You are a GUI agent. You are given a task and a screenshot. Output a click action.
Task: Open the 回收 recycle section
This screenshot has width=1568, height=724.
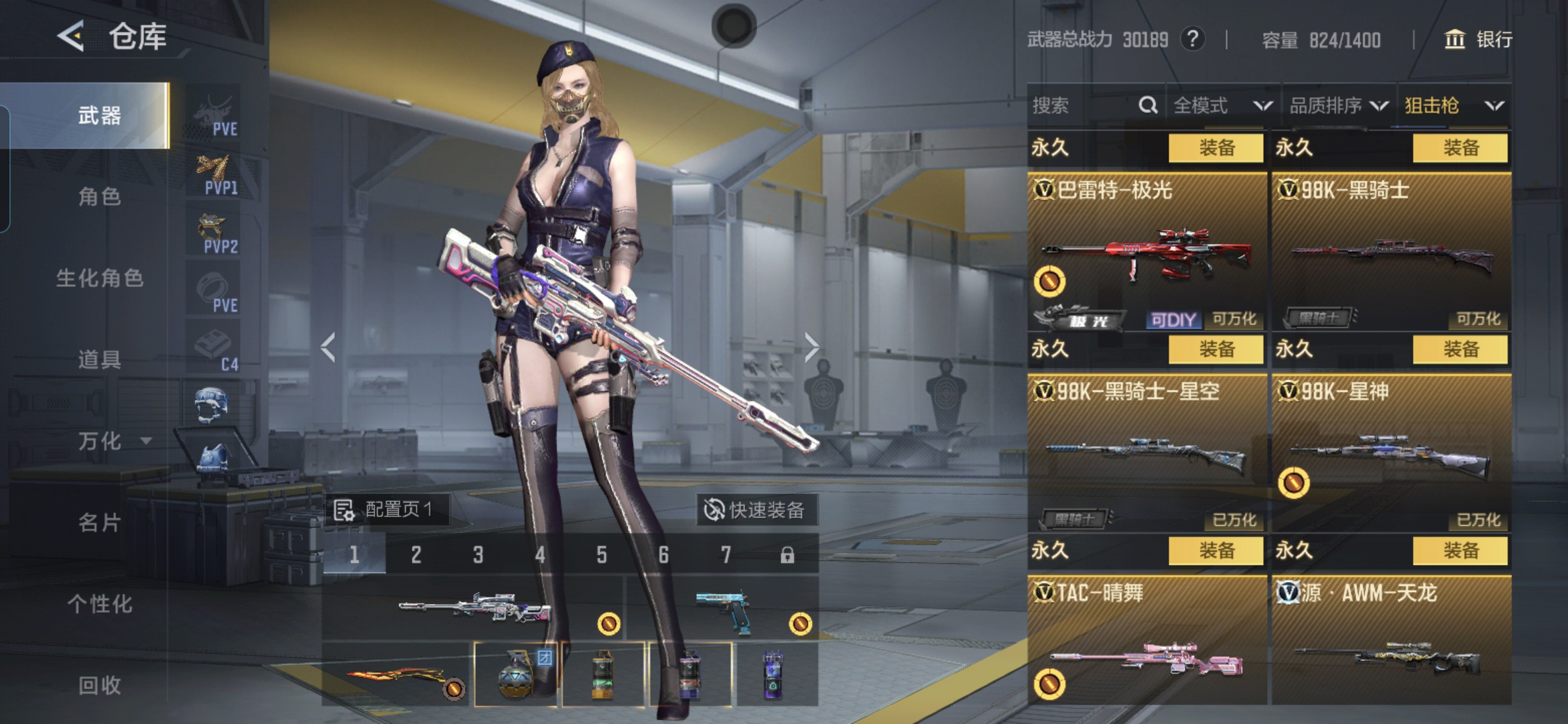click(99, 685)
